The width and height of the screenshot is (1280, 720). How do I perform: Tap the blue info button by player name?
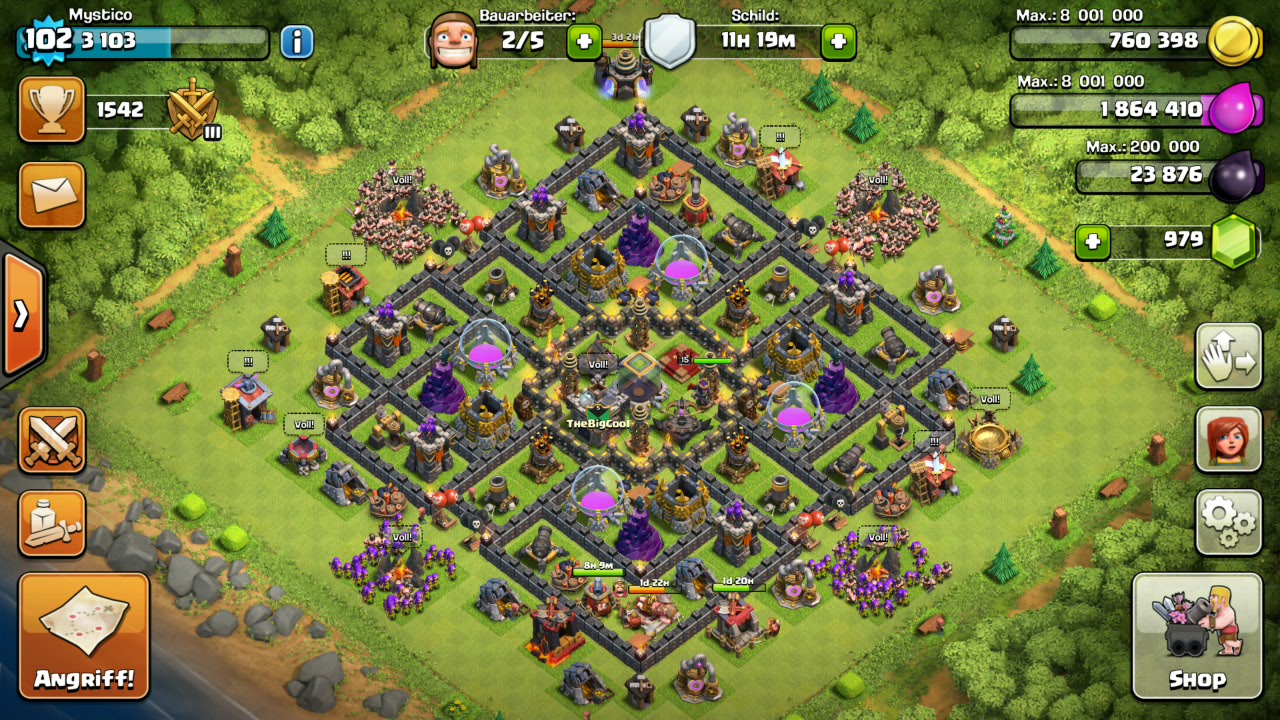[x=296, y=42]
